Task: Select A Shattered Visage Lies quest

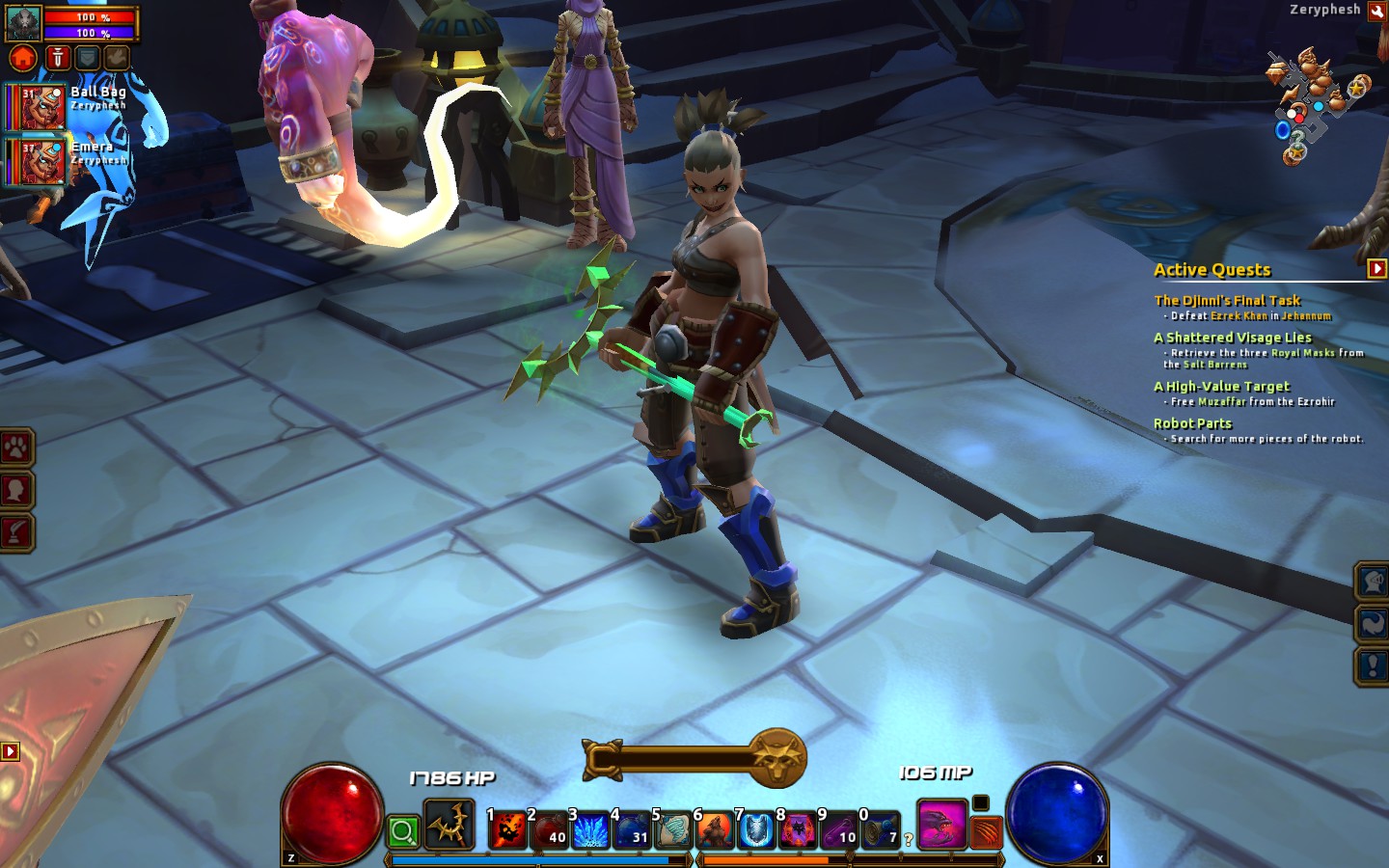Action: tap(1232, 338)
